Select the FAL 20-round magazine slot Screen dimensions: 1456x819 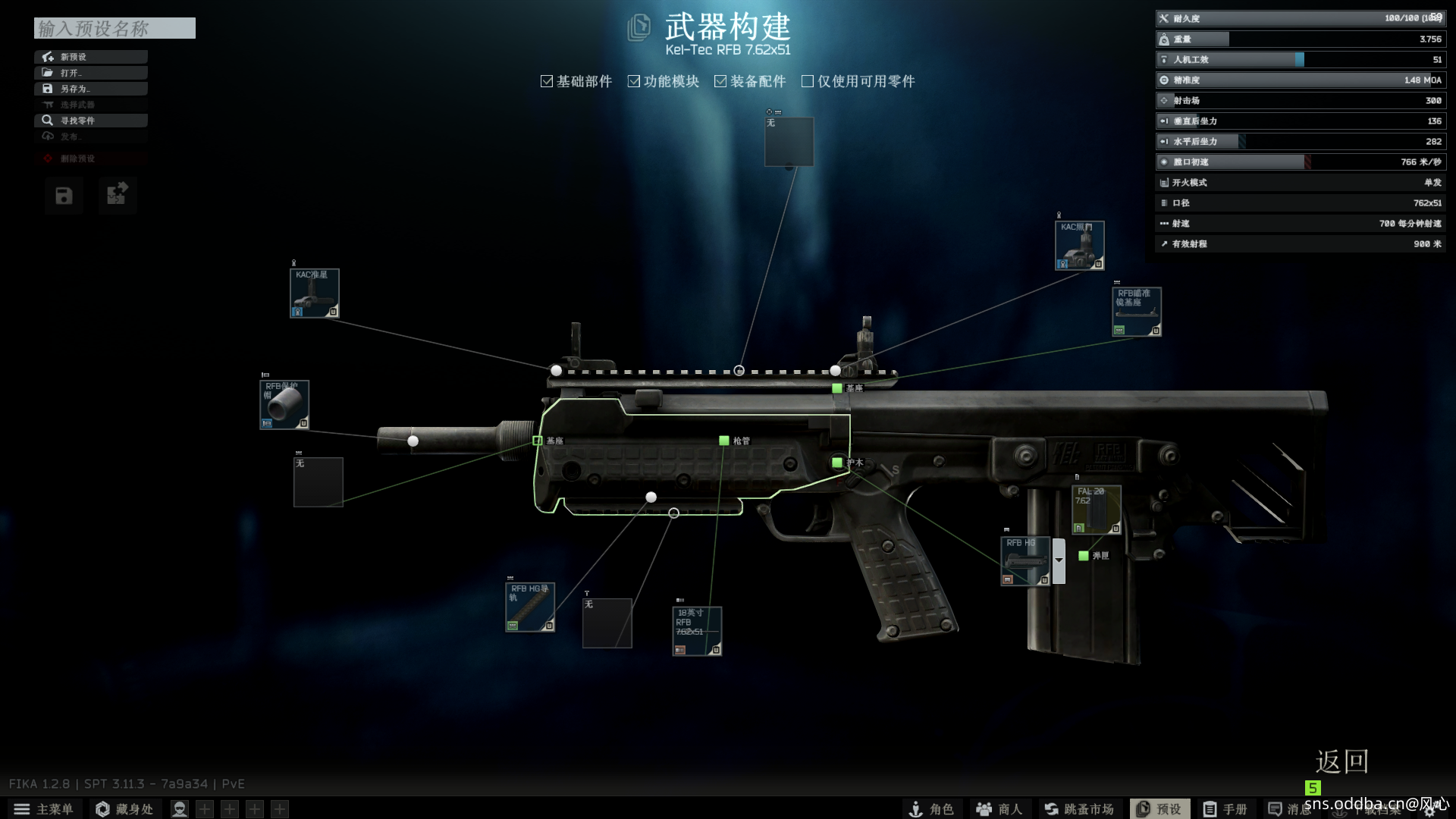(x=1096, y=510)
